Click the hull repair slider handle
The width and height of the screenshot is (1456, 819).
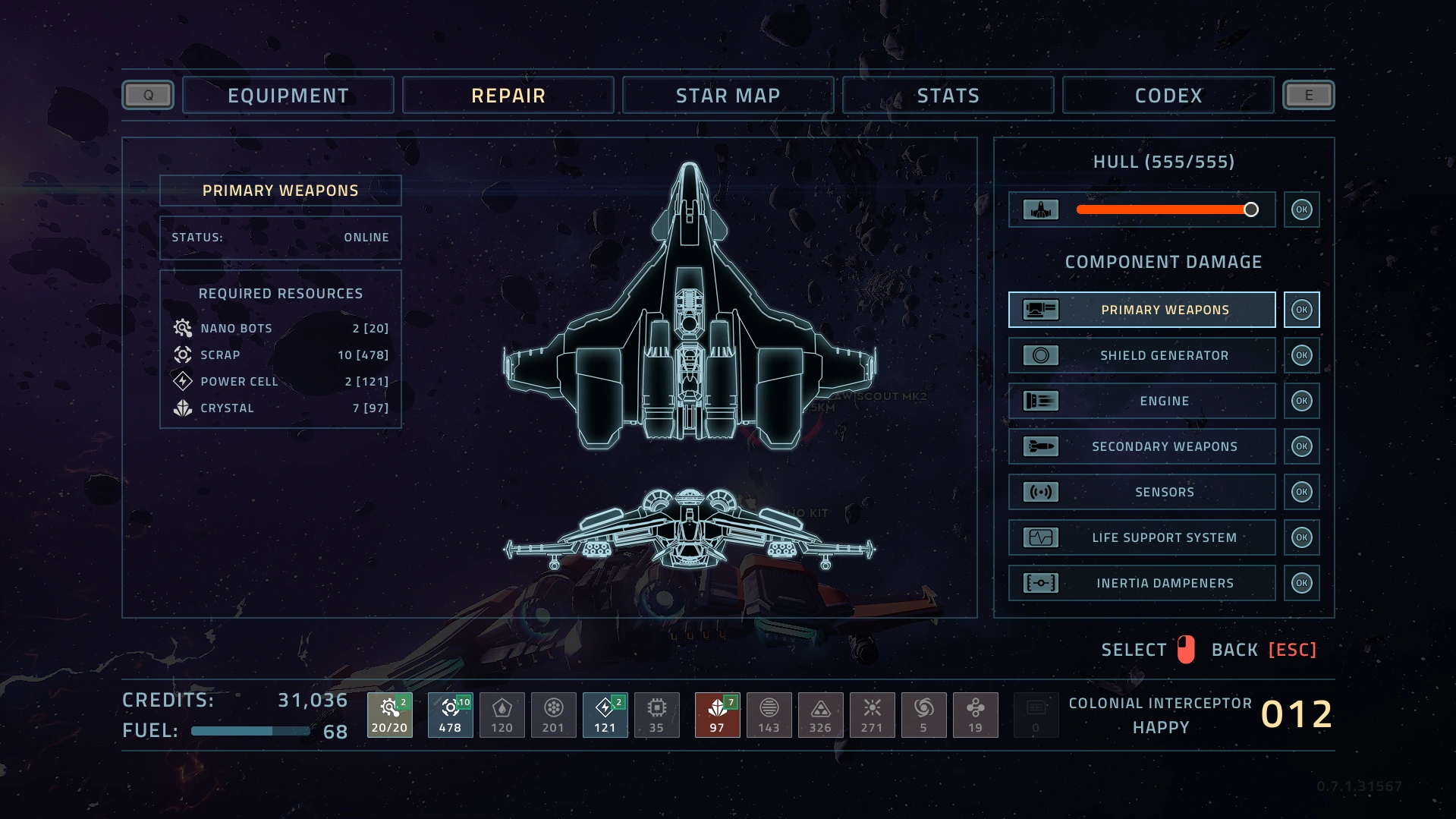[1250, 209]
